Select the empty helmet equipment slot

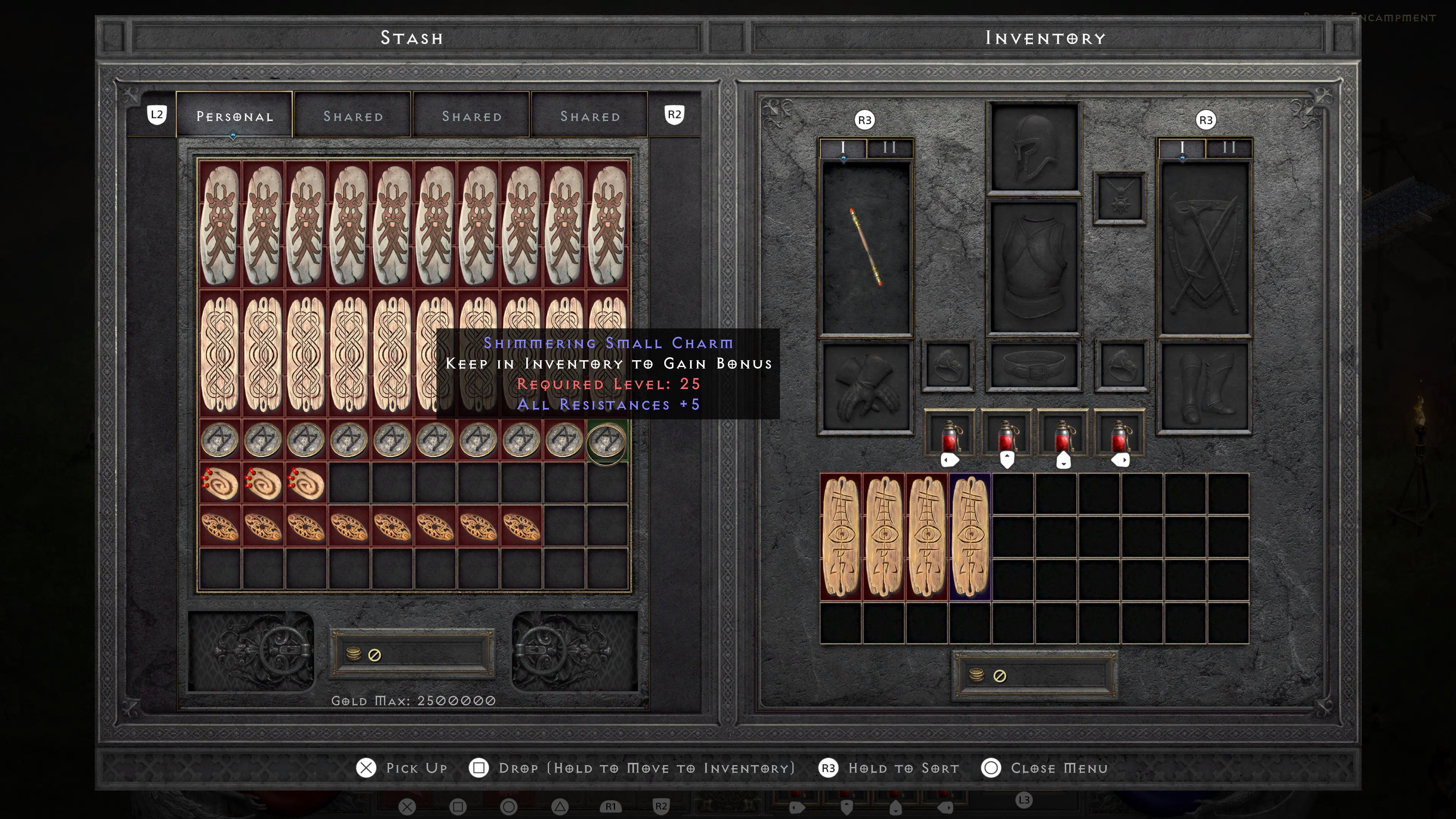(x=1034, y=148)
